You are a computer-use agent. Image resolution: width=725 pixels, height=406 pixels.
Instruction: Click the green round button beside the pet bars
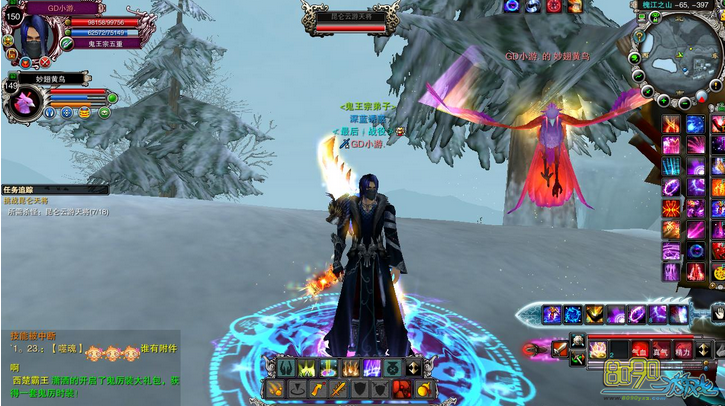pyautogui.click(x=113, y=97)
